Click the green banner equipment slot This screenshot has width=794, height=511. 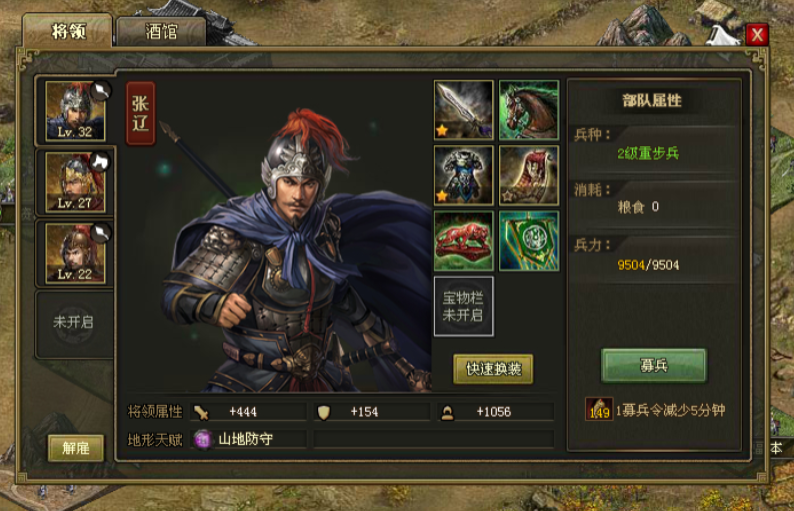[528, 241]
